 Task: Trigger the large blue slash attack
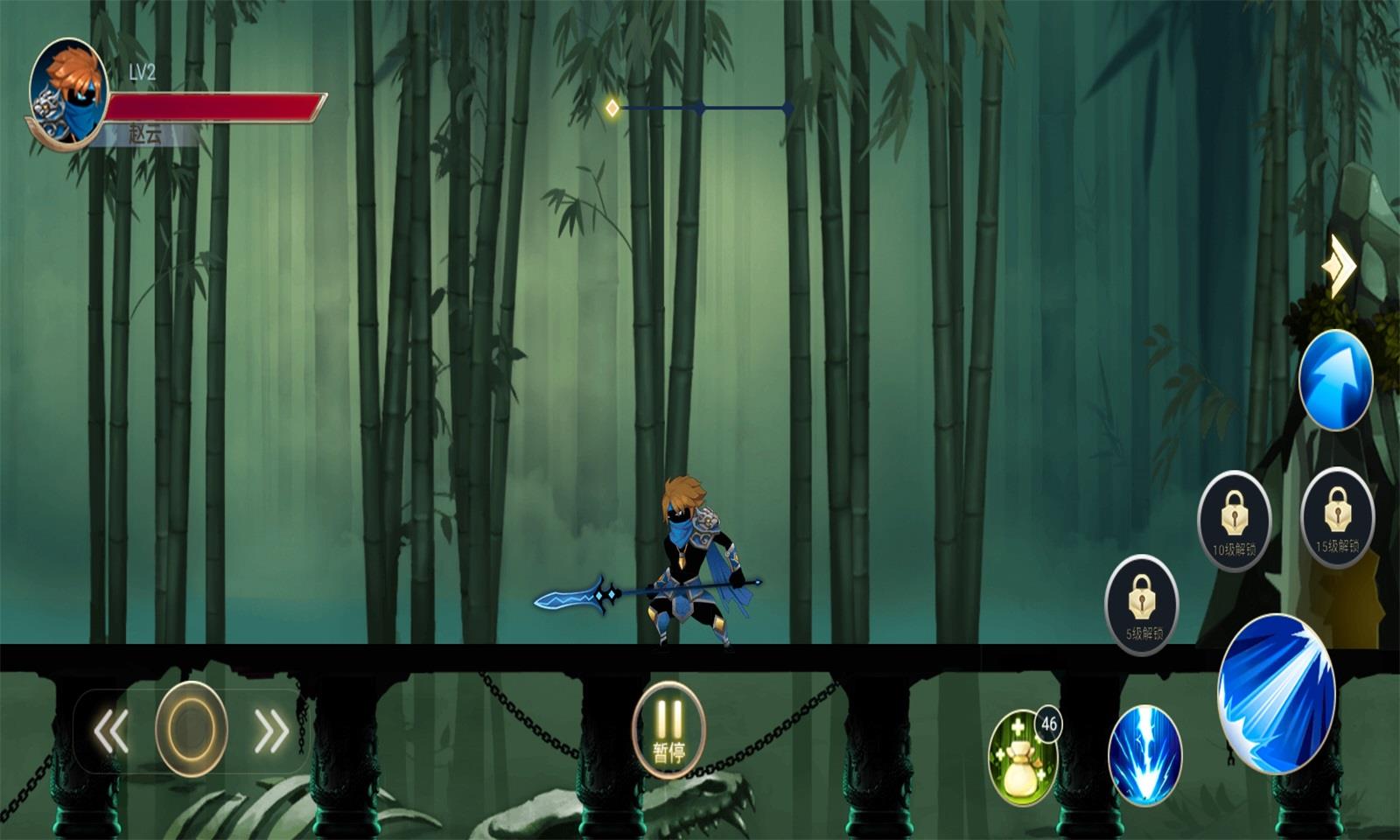pos(1277,692)
